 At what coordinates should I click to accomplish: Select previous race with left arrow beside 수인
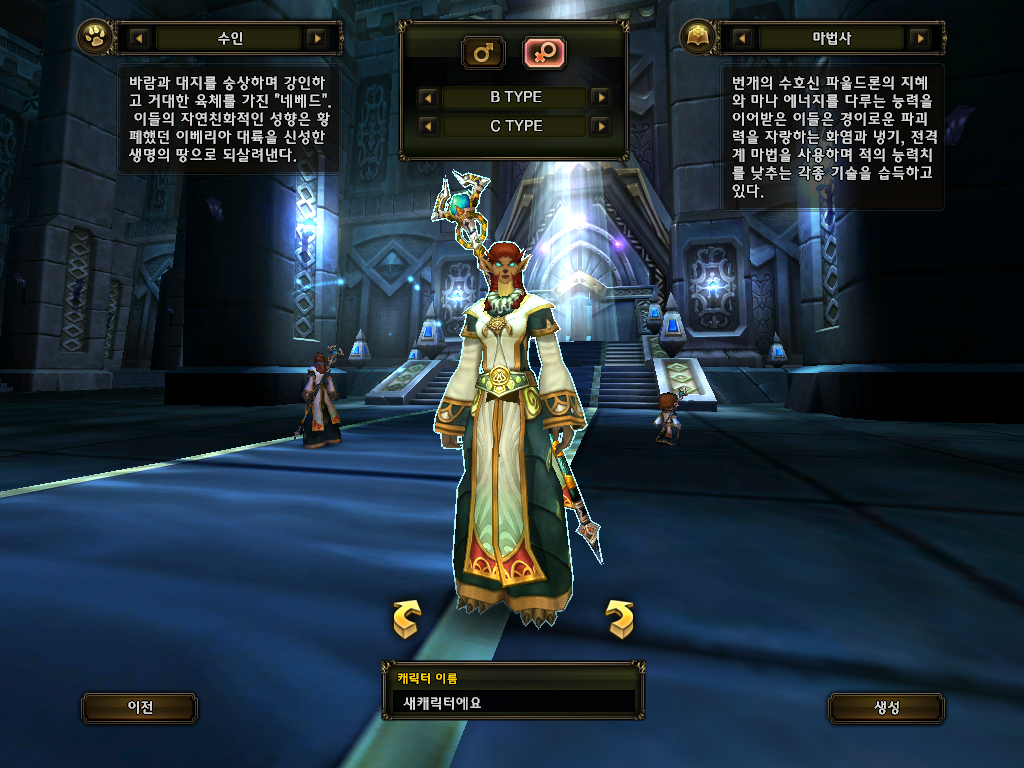pyautogui.click(x=140, y=39)
